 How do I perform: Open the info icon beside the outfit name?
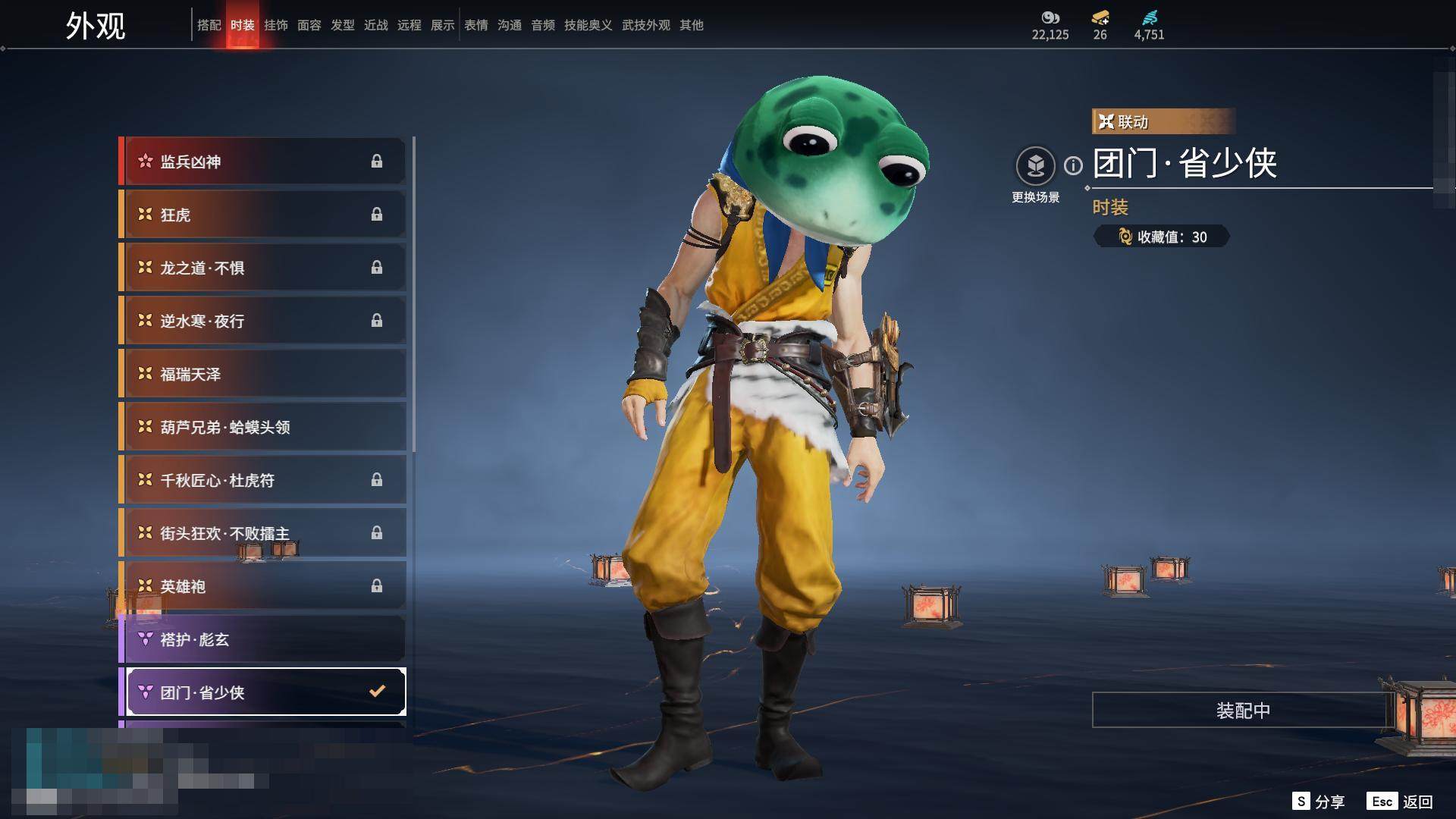coord(1073,165)
